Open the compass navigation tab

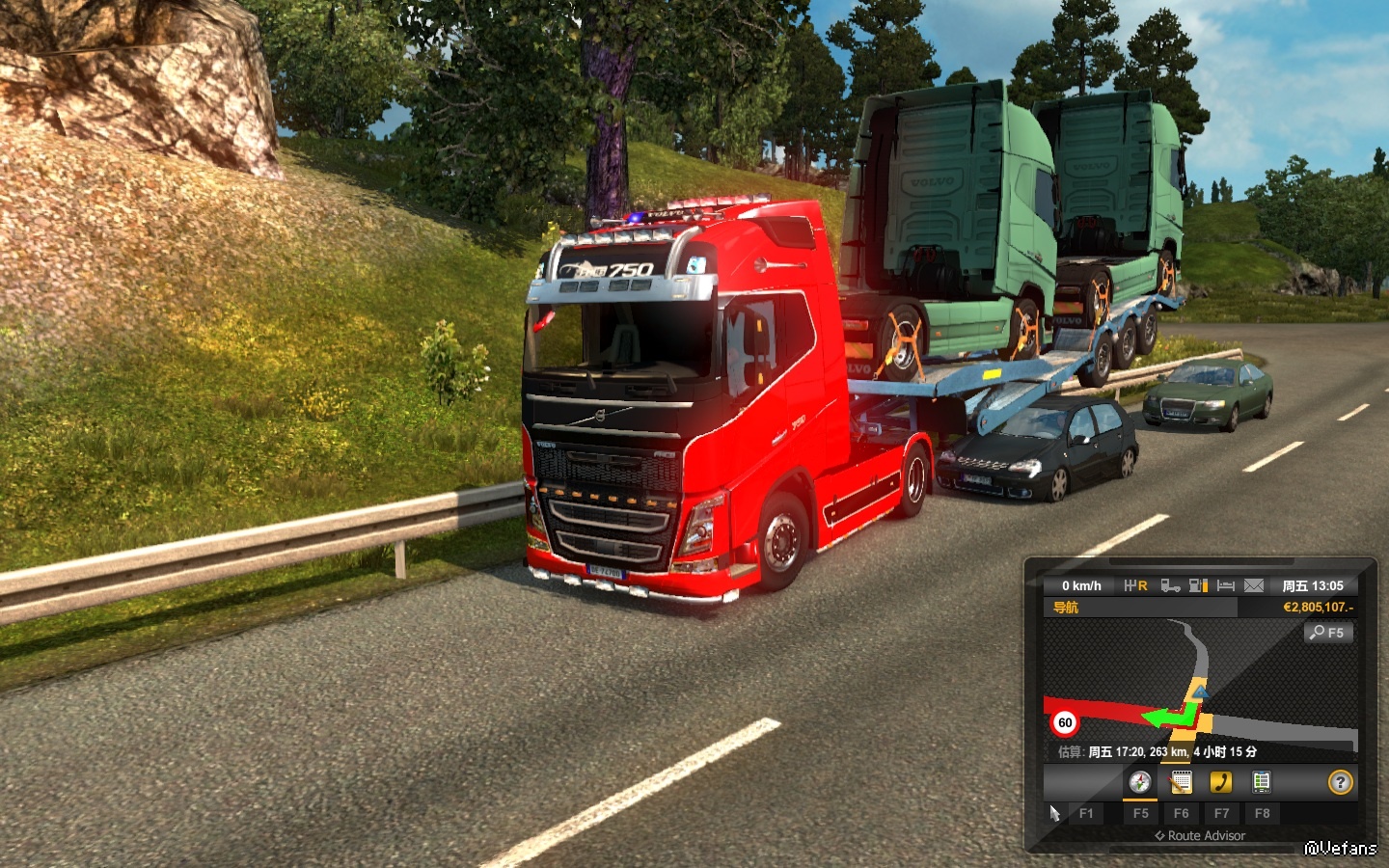tap(1140, 782)
